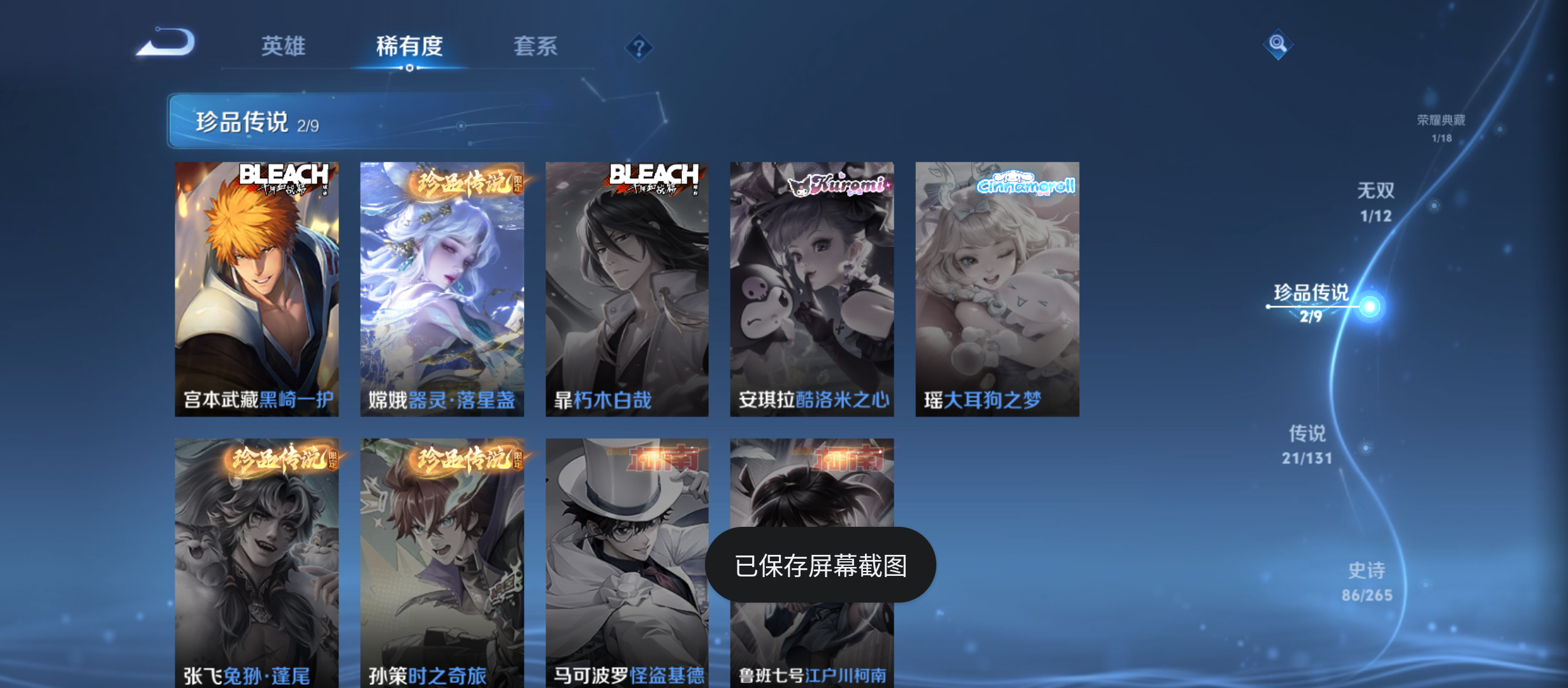Open the help question mark icon

pos(639,47)
